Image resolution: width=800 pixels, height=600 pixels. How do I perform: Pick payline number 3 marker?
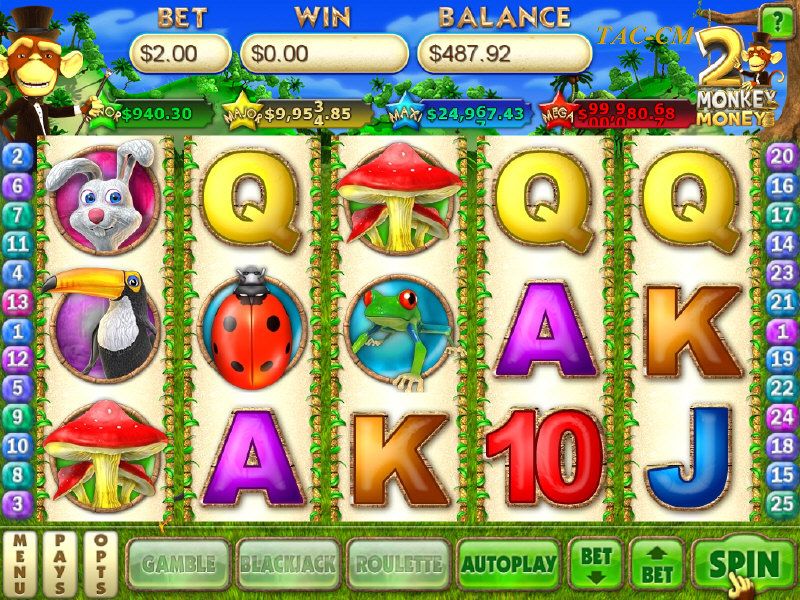point(18,503)
